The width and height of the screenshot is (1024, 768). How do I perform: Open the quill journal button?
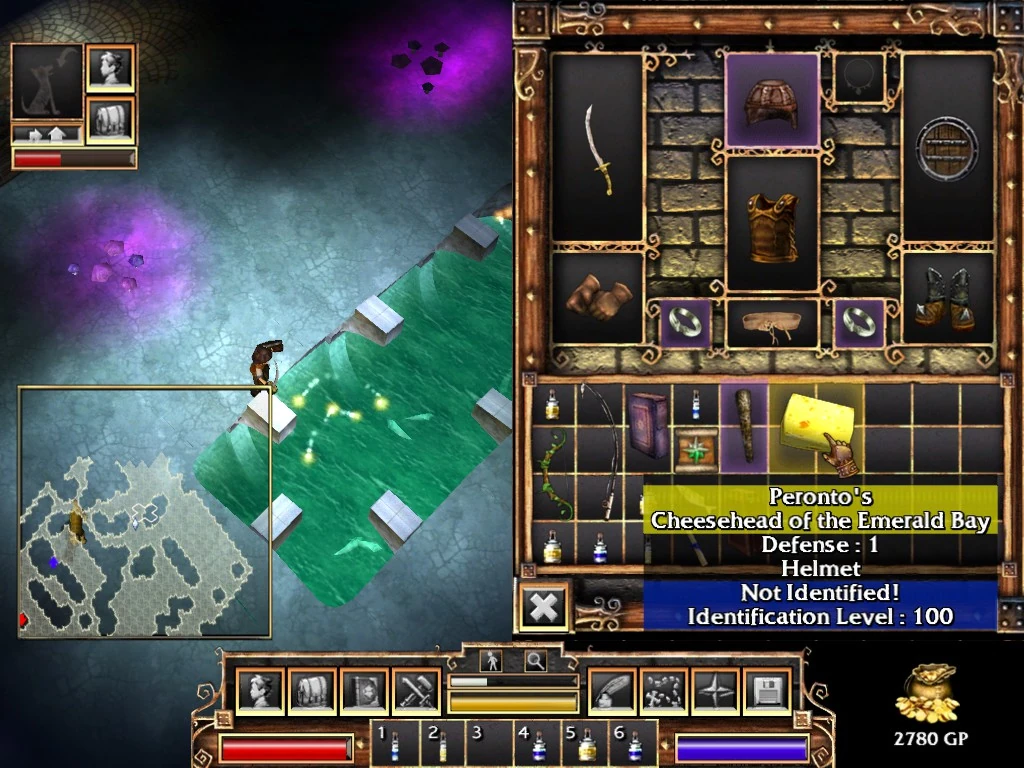pos(612,692)
